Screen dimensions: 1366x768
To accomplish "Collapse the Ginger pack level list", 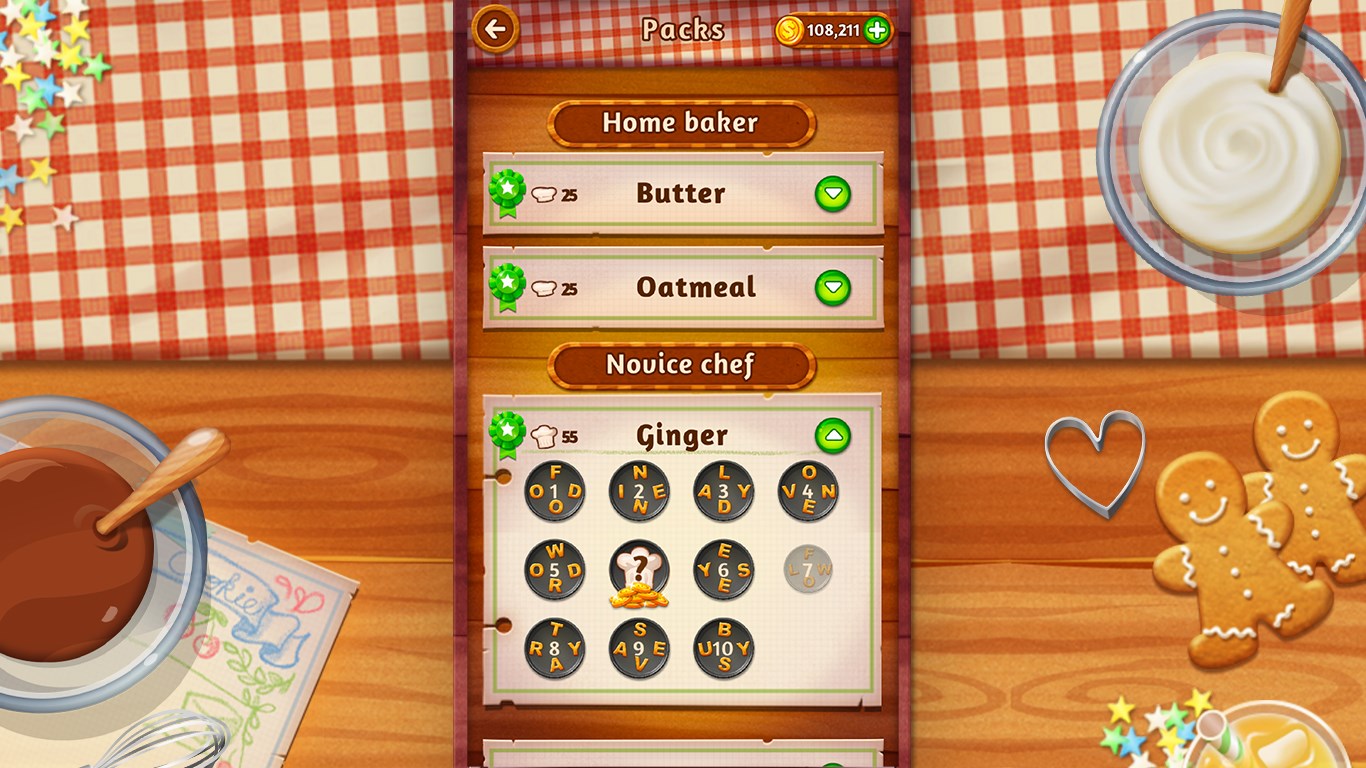I will pos(833,434).
